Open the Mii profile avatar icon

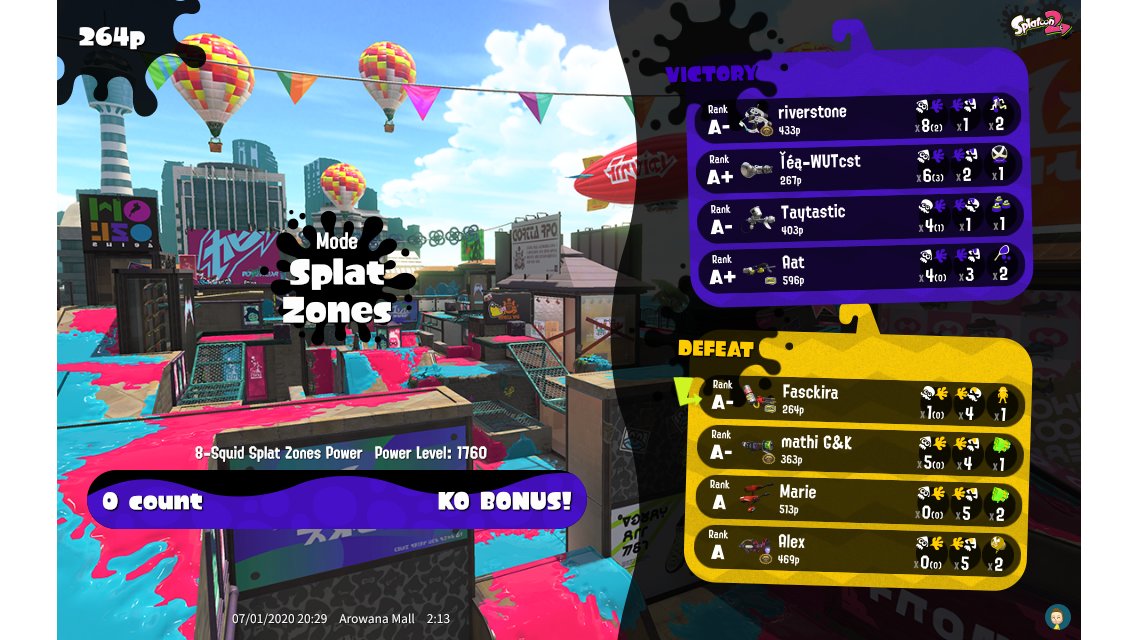(x=1057, y=616)
